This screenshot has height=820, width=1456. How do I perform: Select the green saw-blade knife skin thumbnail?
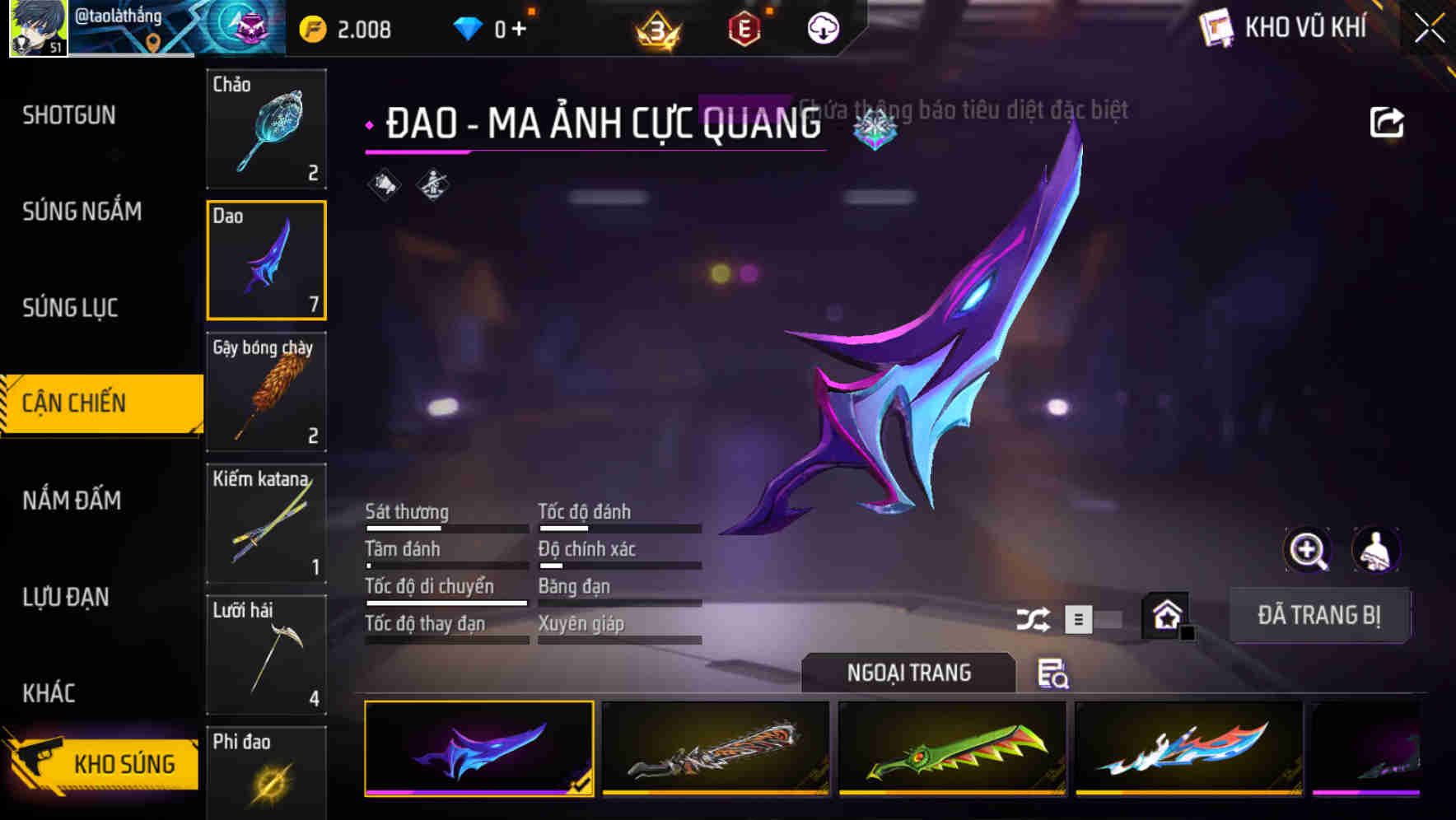[953, 751]
